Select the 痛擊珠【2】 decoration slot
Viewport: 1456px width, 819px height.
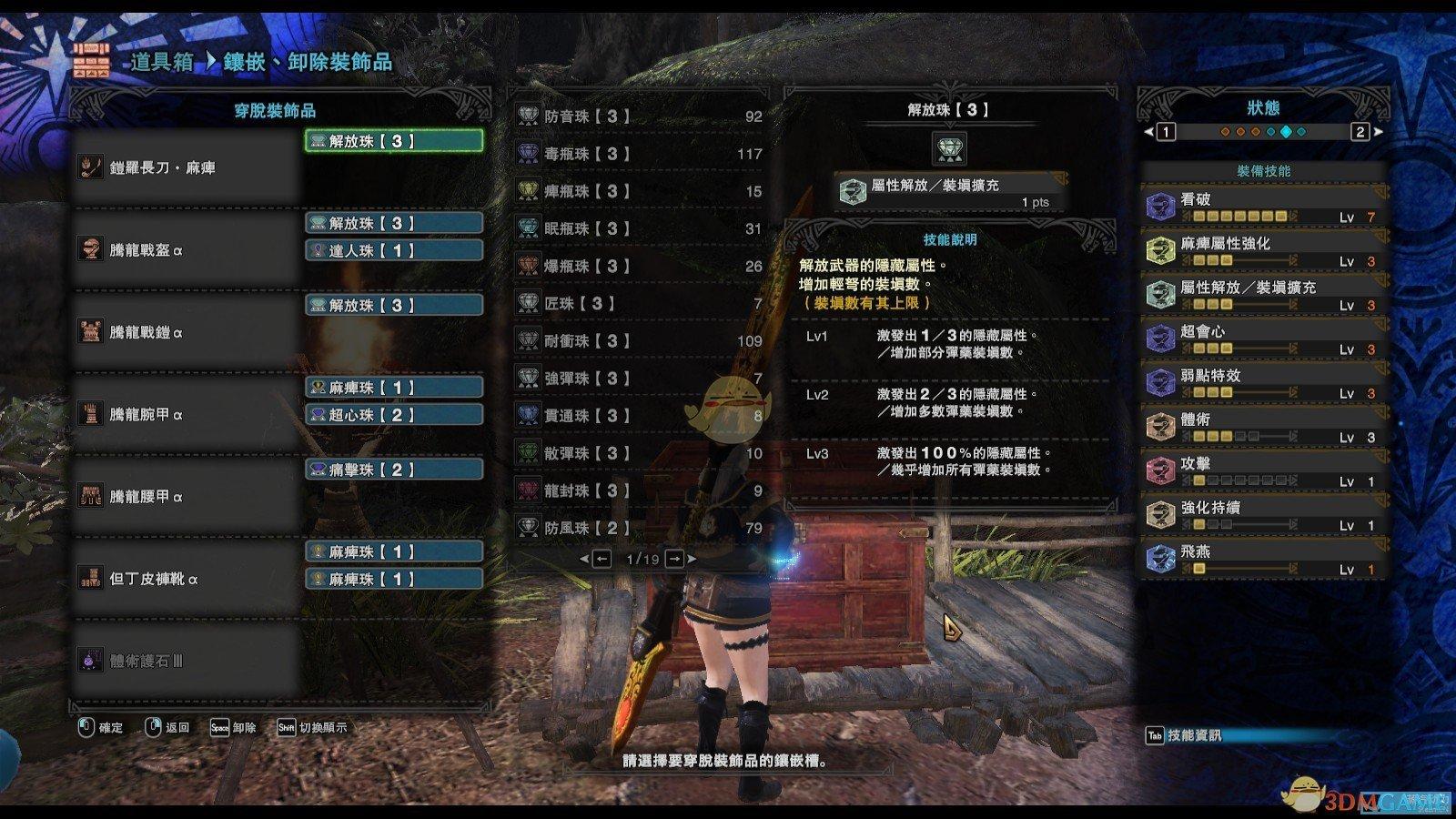393,470
